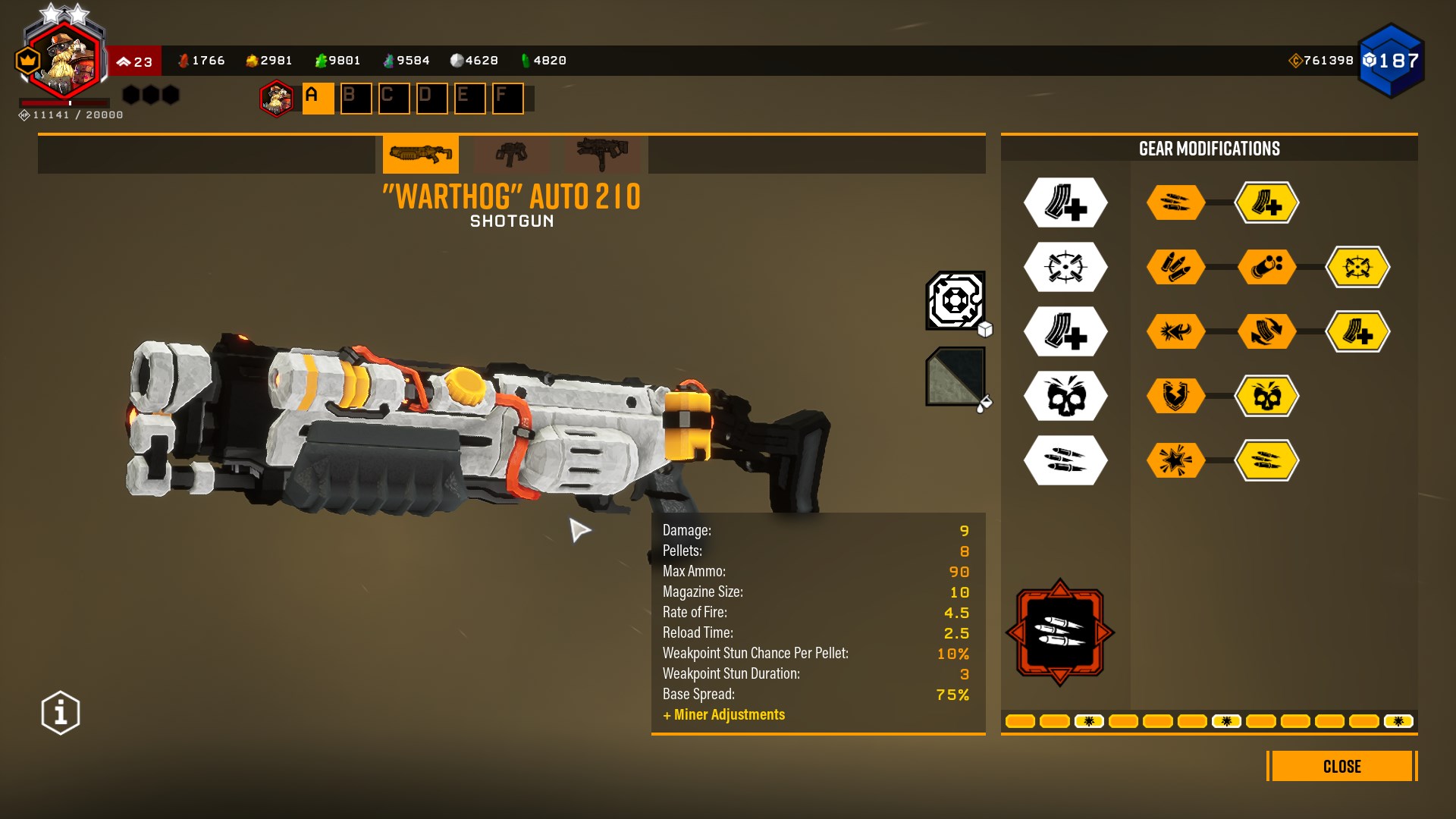This screenshot has height=819, width=1456.
Task: Switch to loadout B
Action: [x=356, y=99]
